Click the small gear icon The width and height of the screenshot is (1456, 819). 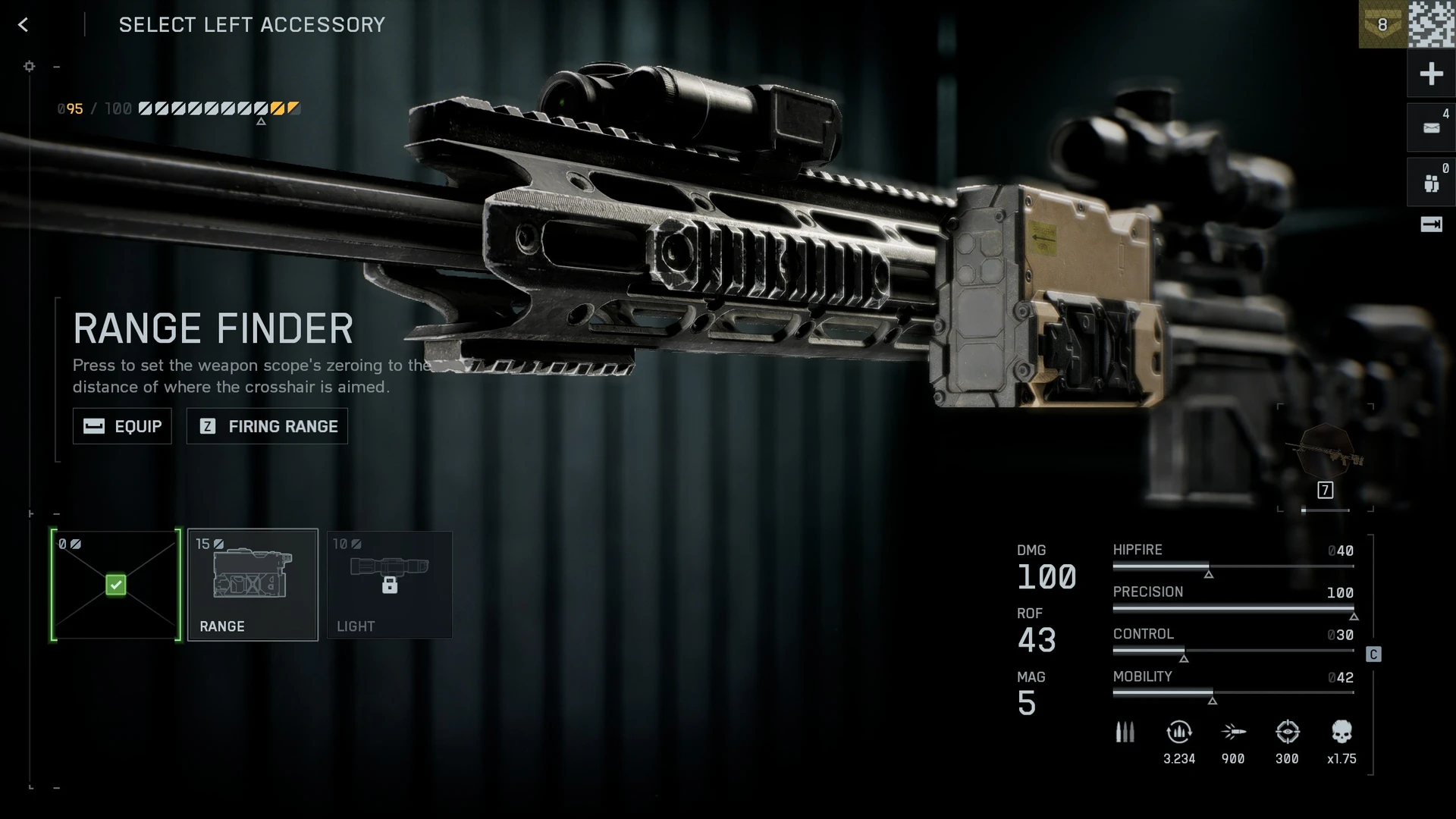[x=30, y=67]
